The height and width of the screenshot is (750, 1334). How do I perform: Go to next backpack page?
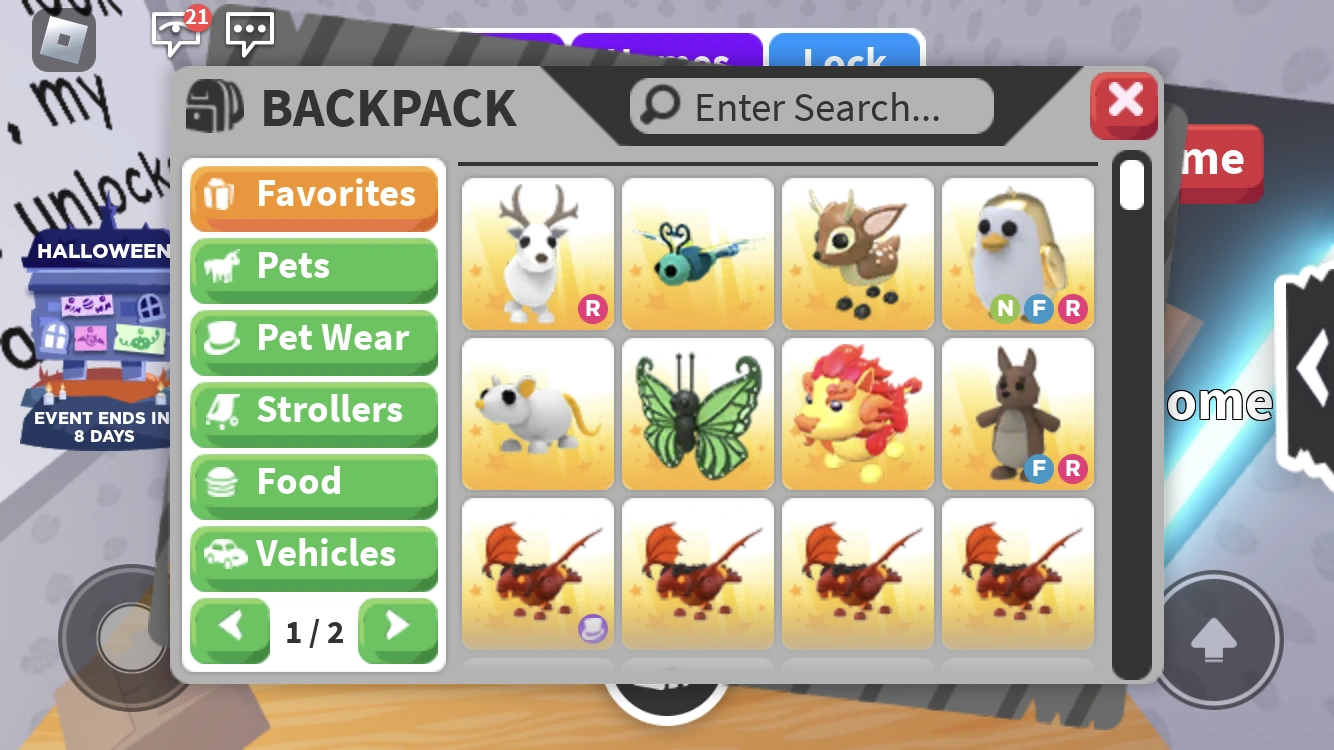click(x=398, y=631)
